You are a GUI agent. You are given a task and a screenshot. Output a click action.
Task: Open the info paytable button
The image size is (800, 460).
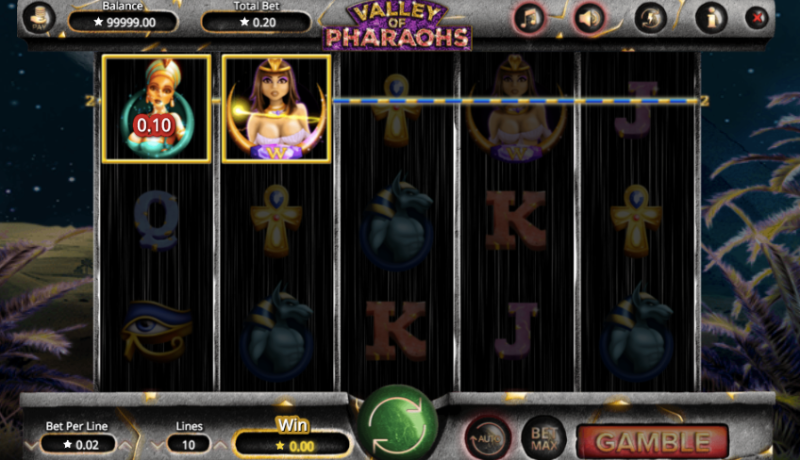[711, 18]
